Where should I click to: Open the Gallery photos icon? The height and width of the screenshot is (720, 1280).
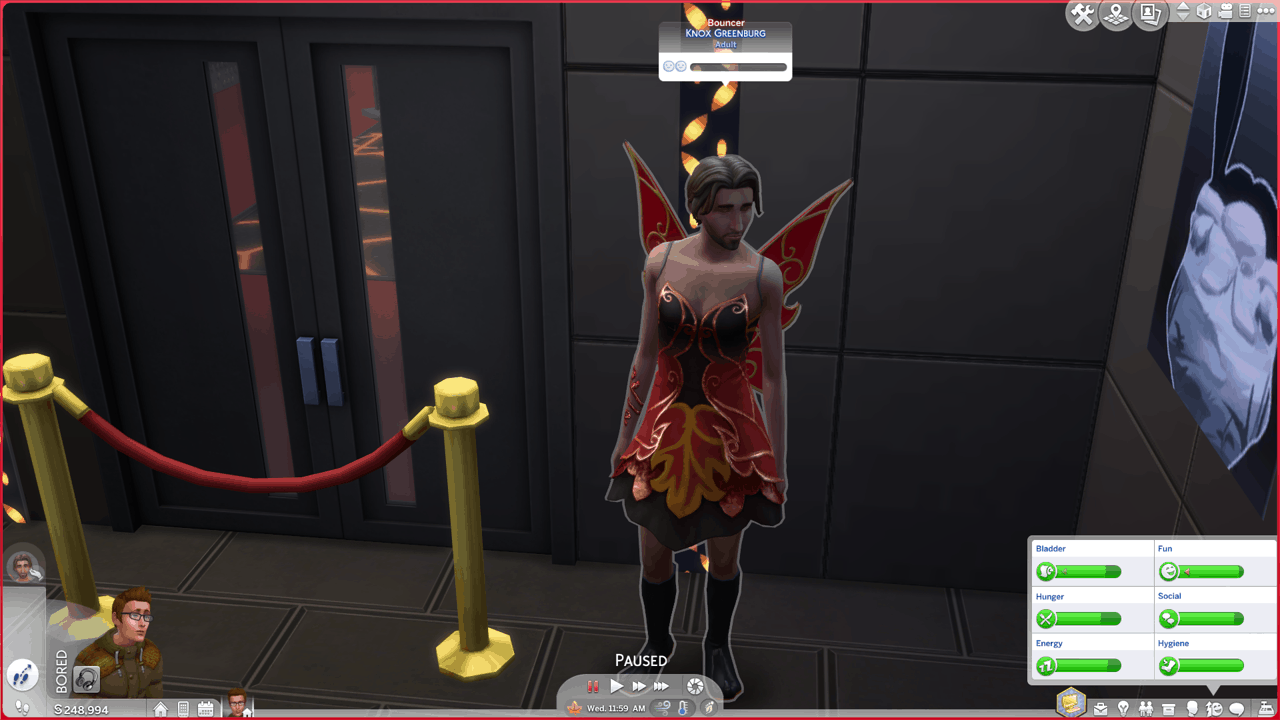[x=1150, y=15]
